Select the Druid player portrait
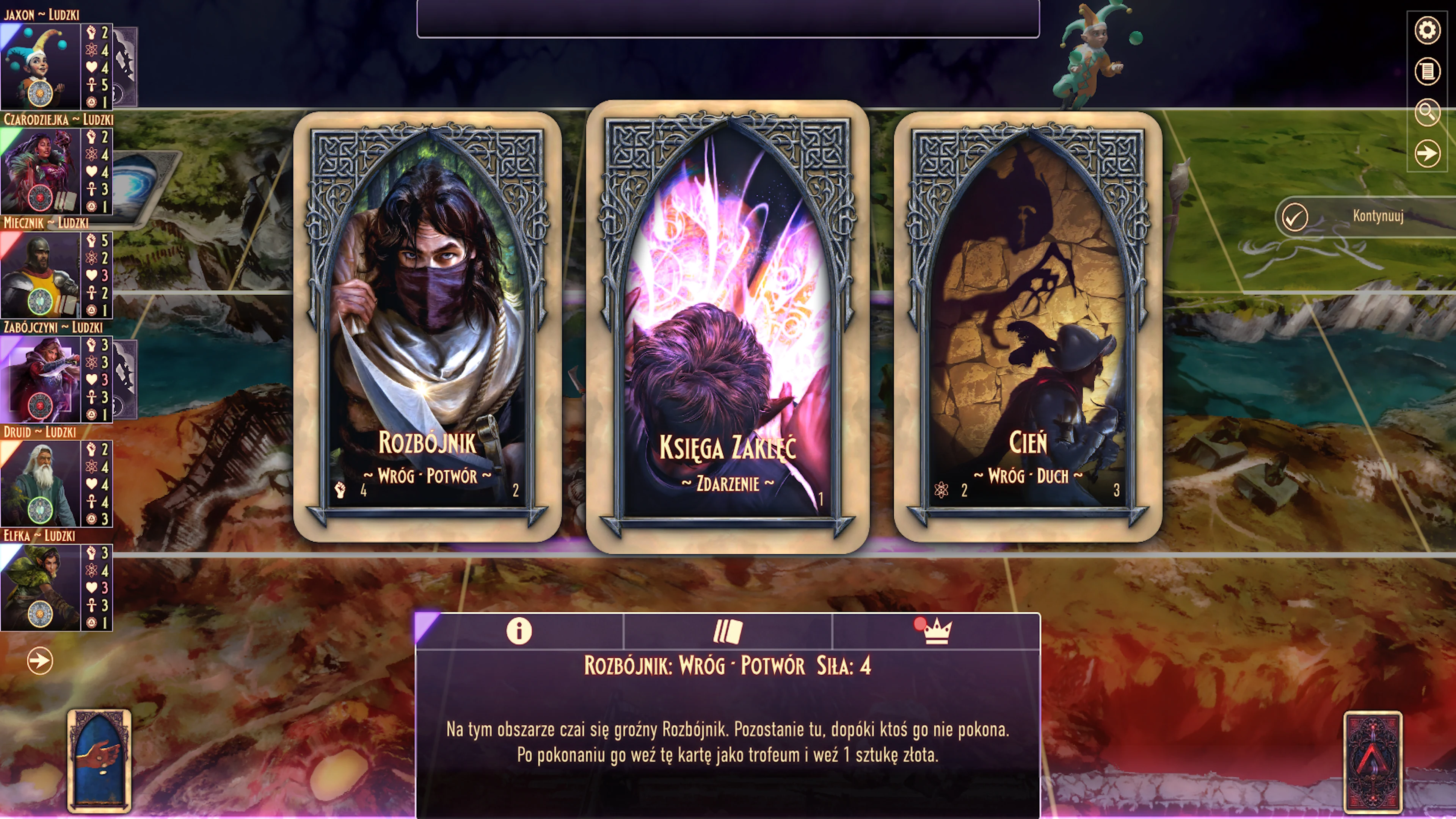The width and height of the screenshot is (1456, 819). pos(41,483)
